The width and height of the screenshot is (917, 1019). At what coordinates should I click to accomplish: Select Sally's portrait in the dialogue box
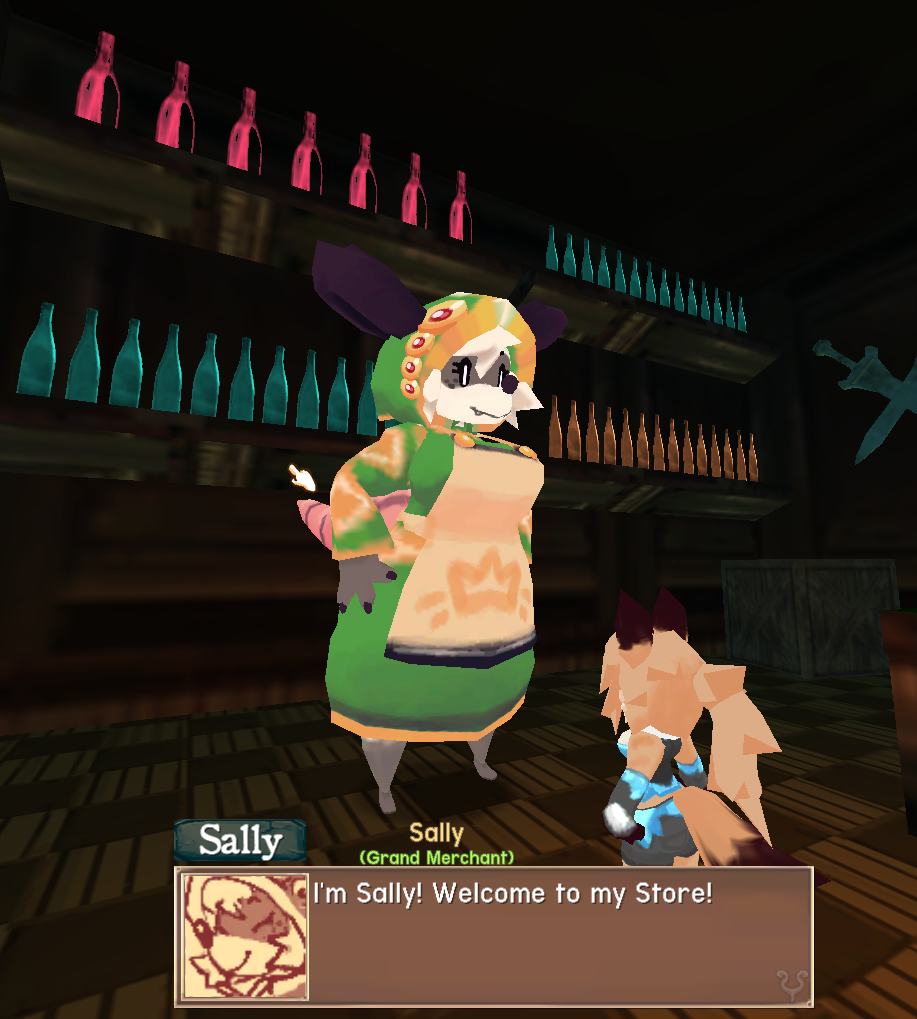[244, 936]
